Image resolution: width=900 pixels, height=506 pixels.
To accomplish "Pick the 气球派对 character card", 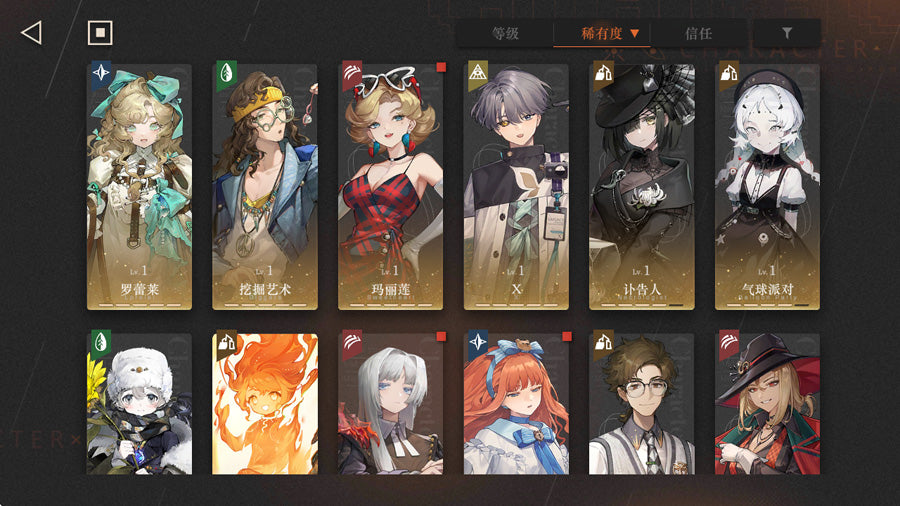I will (x=767, y=185).
